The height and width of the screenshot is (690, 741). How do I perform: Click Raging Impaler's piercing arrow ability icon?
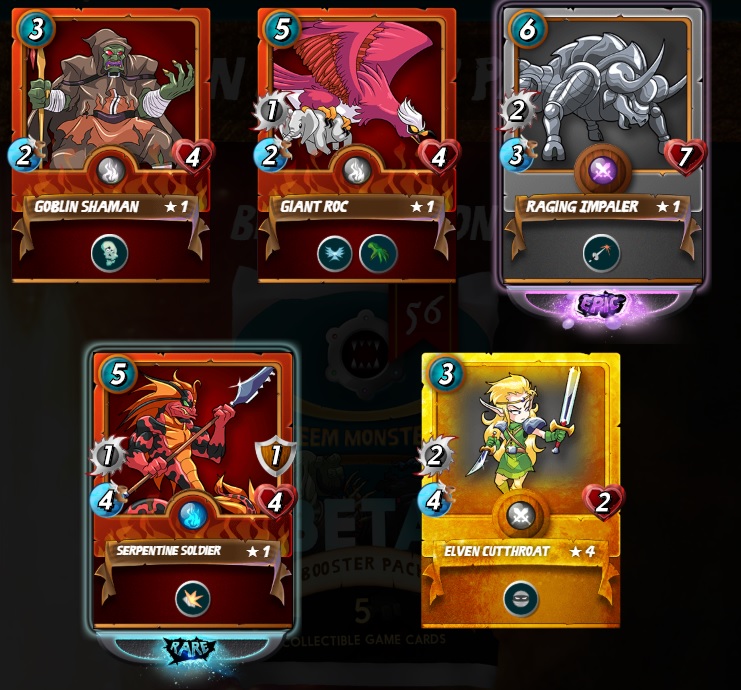click(601, 253)
